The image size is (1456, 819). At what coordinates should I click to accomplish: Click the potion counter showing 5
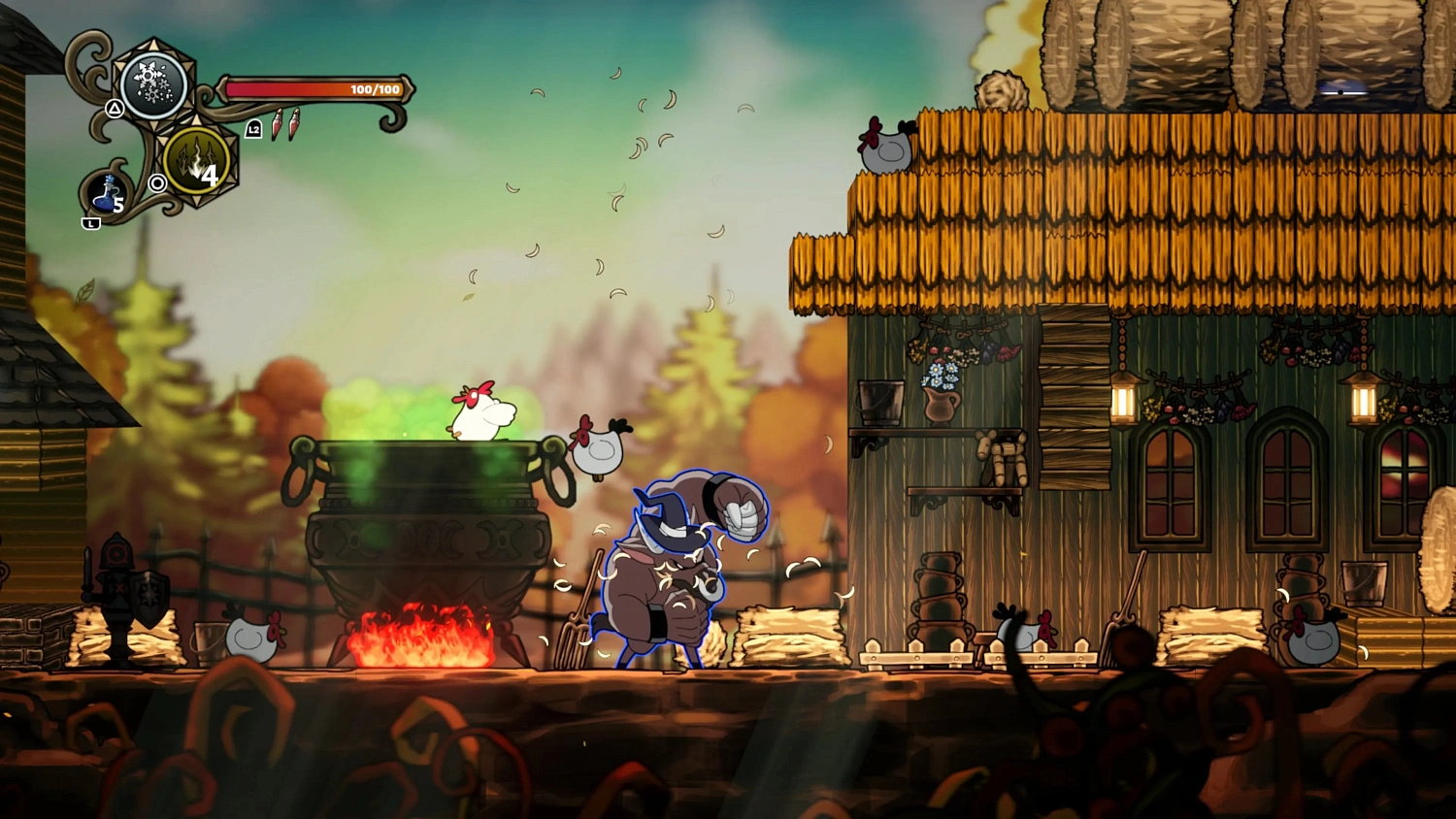pyautogui.click(x=117, y=206)
